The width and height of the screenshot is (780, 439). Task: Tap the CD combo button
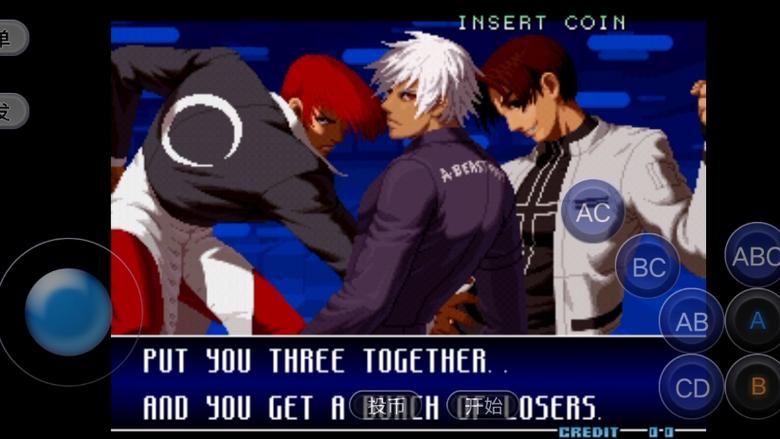pyautogui.click(x=691, y=387)
